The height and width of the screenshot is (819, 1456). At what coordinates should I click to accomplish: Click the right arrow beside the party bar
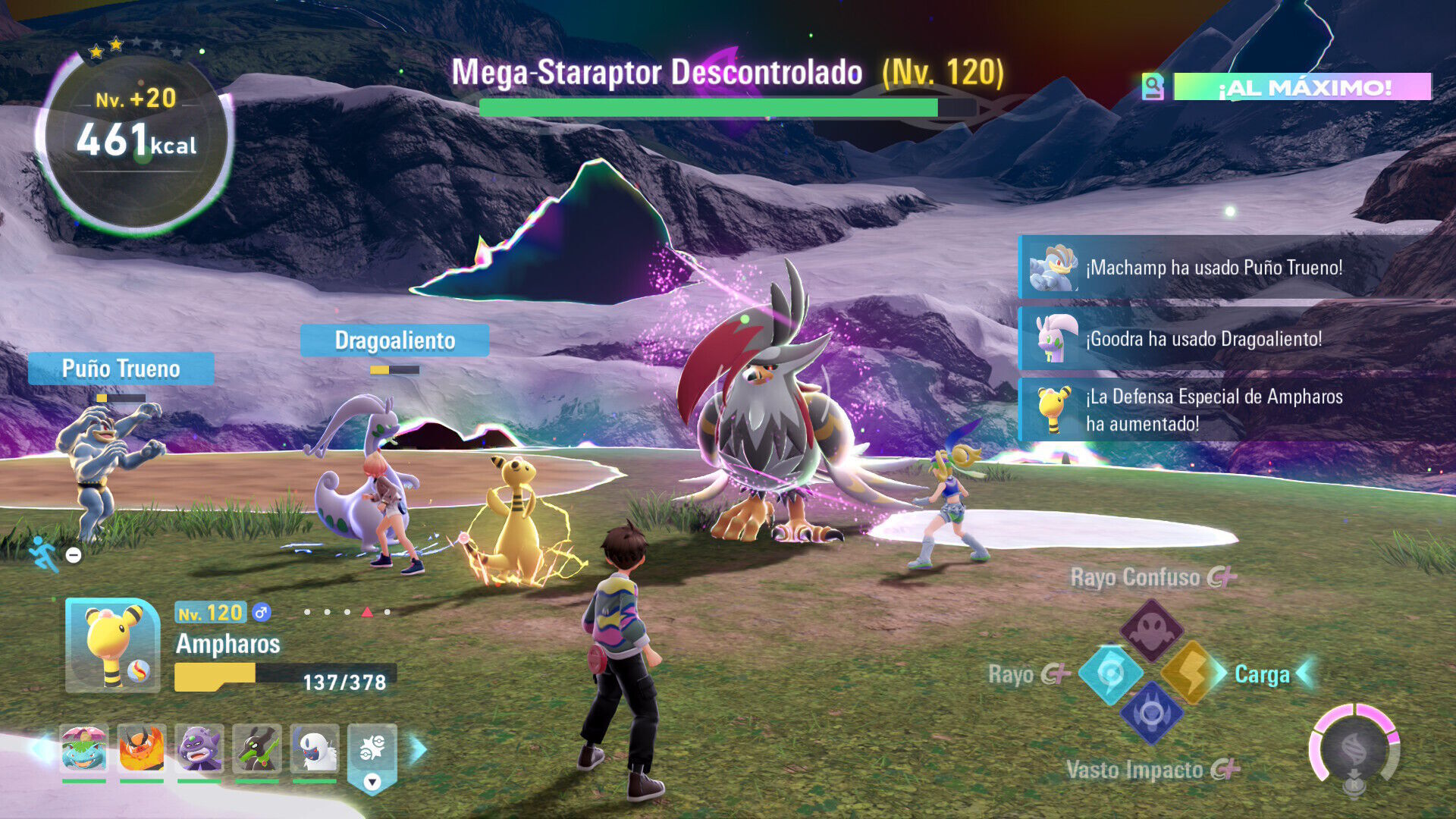pos(419,749)
